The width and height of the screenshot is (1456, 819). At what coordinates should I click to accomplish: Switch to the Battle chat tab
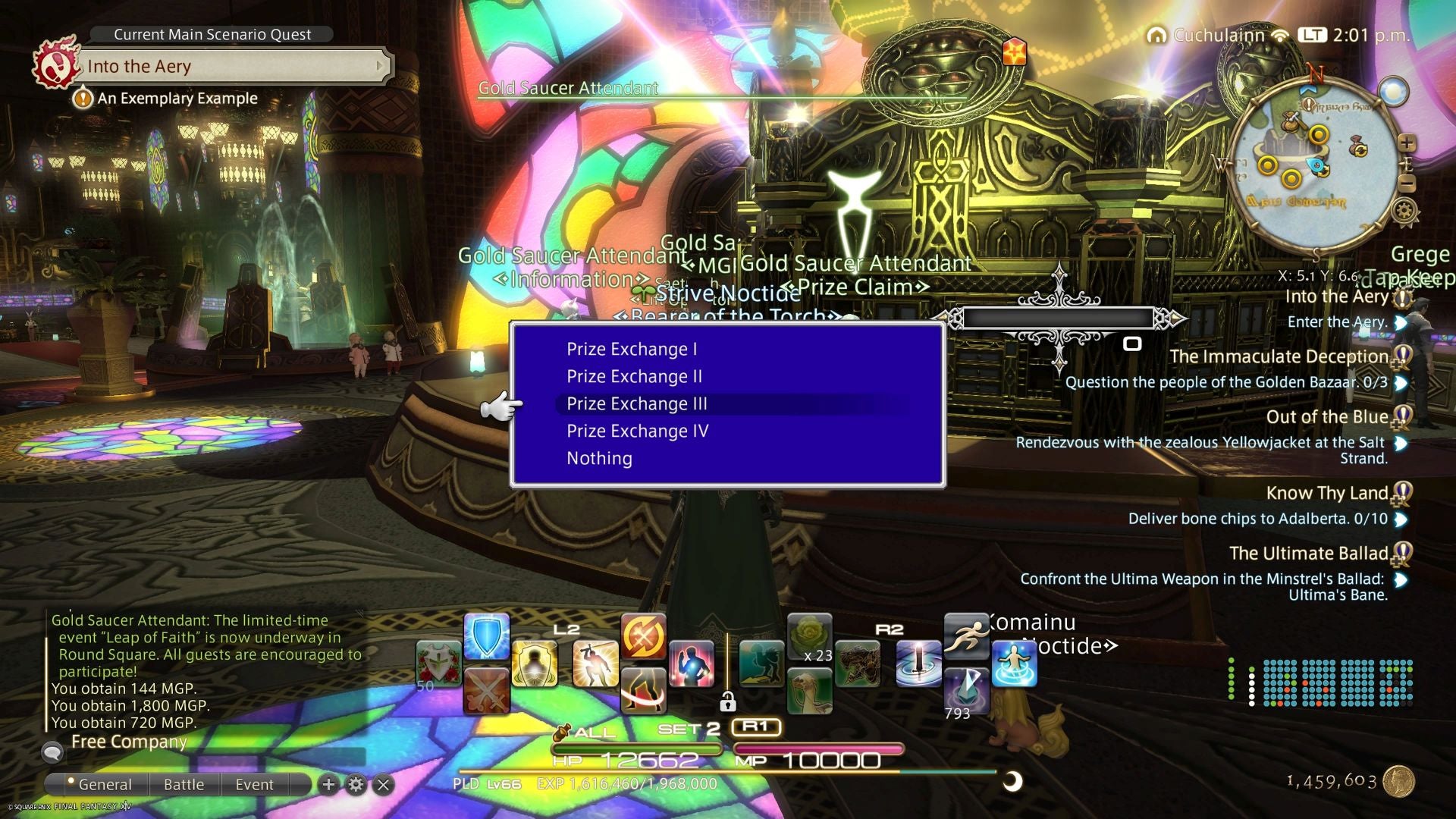pyautogui.click(x=184, y=785)
